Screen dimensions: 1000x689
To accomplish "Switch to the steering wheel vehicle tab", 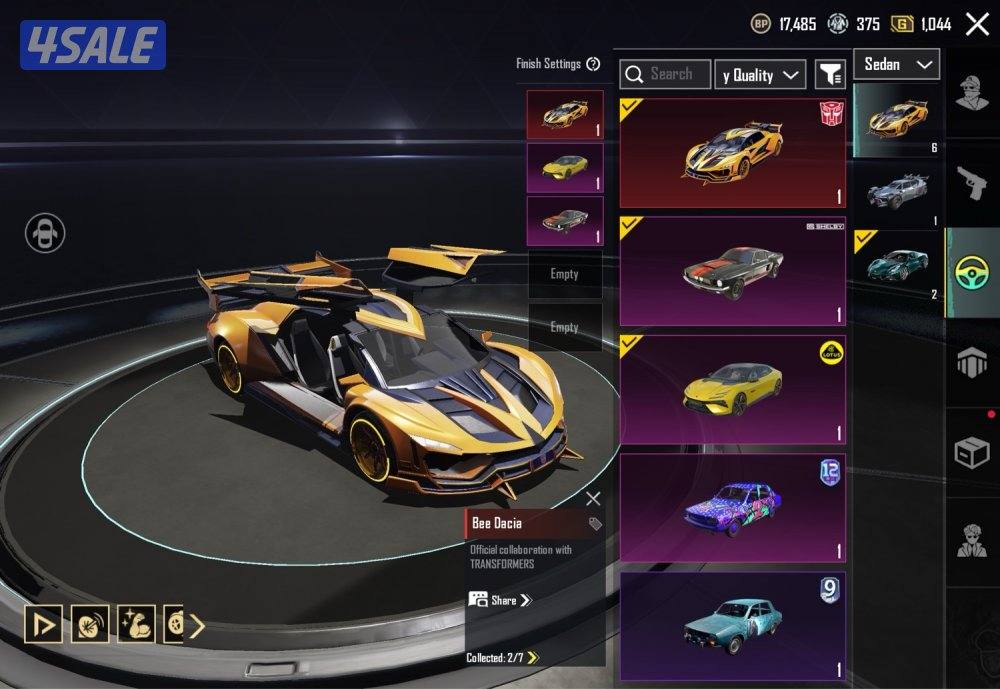I will 972,273.
